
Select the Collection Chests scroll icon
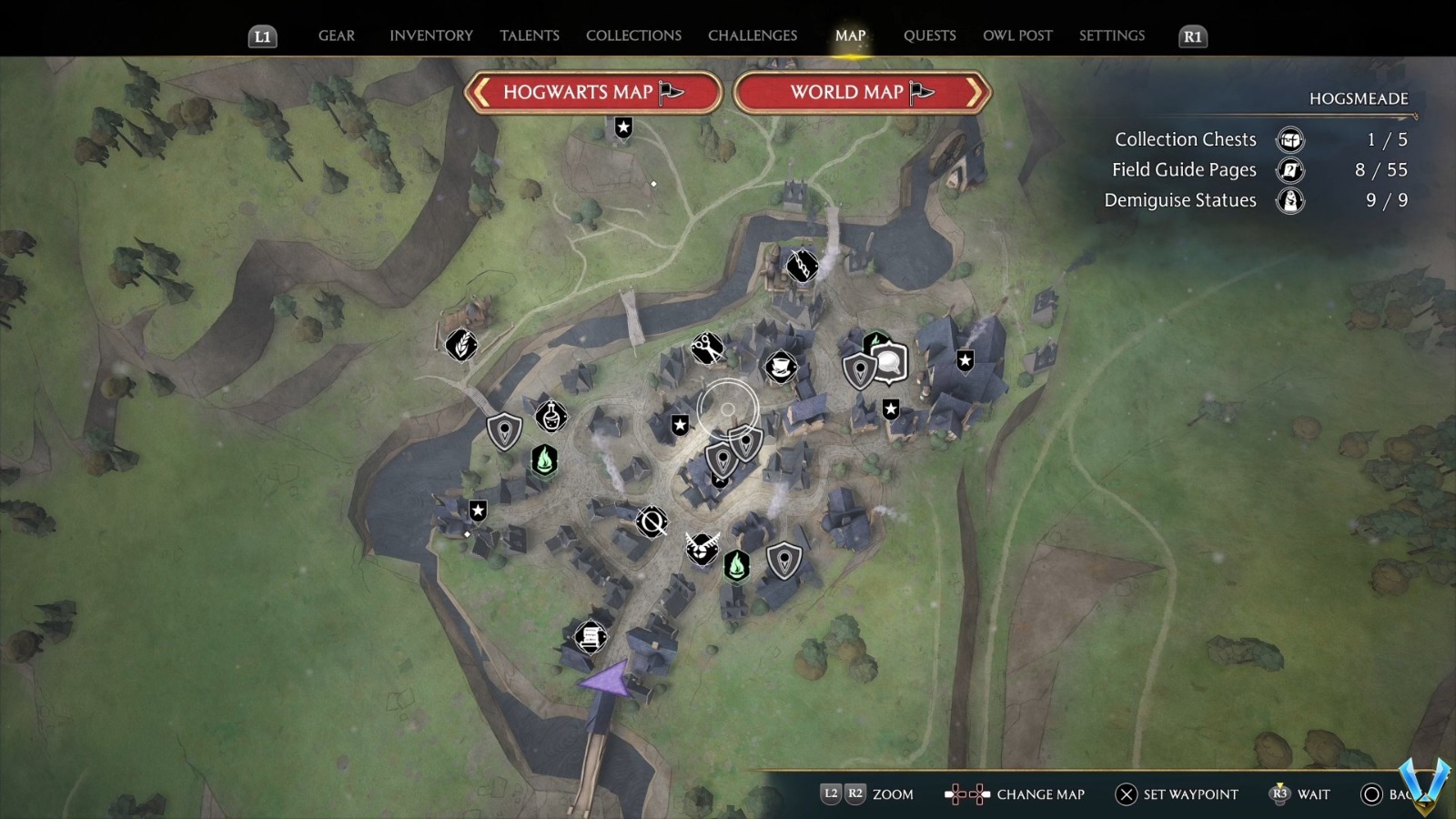[1289, 140]
